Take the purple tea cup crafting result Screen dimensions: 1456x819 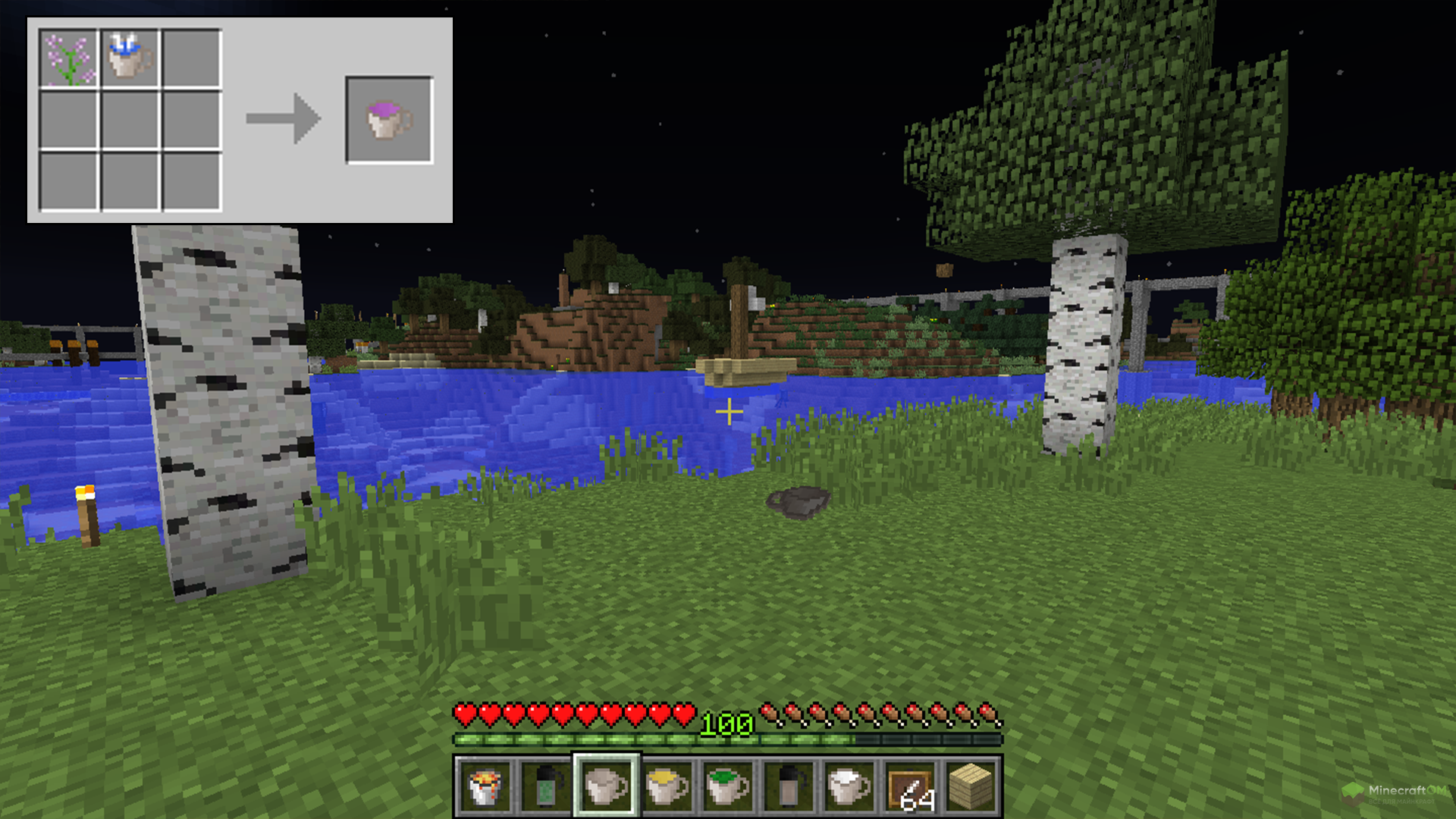click(x=389, y=120)
